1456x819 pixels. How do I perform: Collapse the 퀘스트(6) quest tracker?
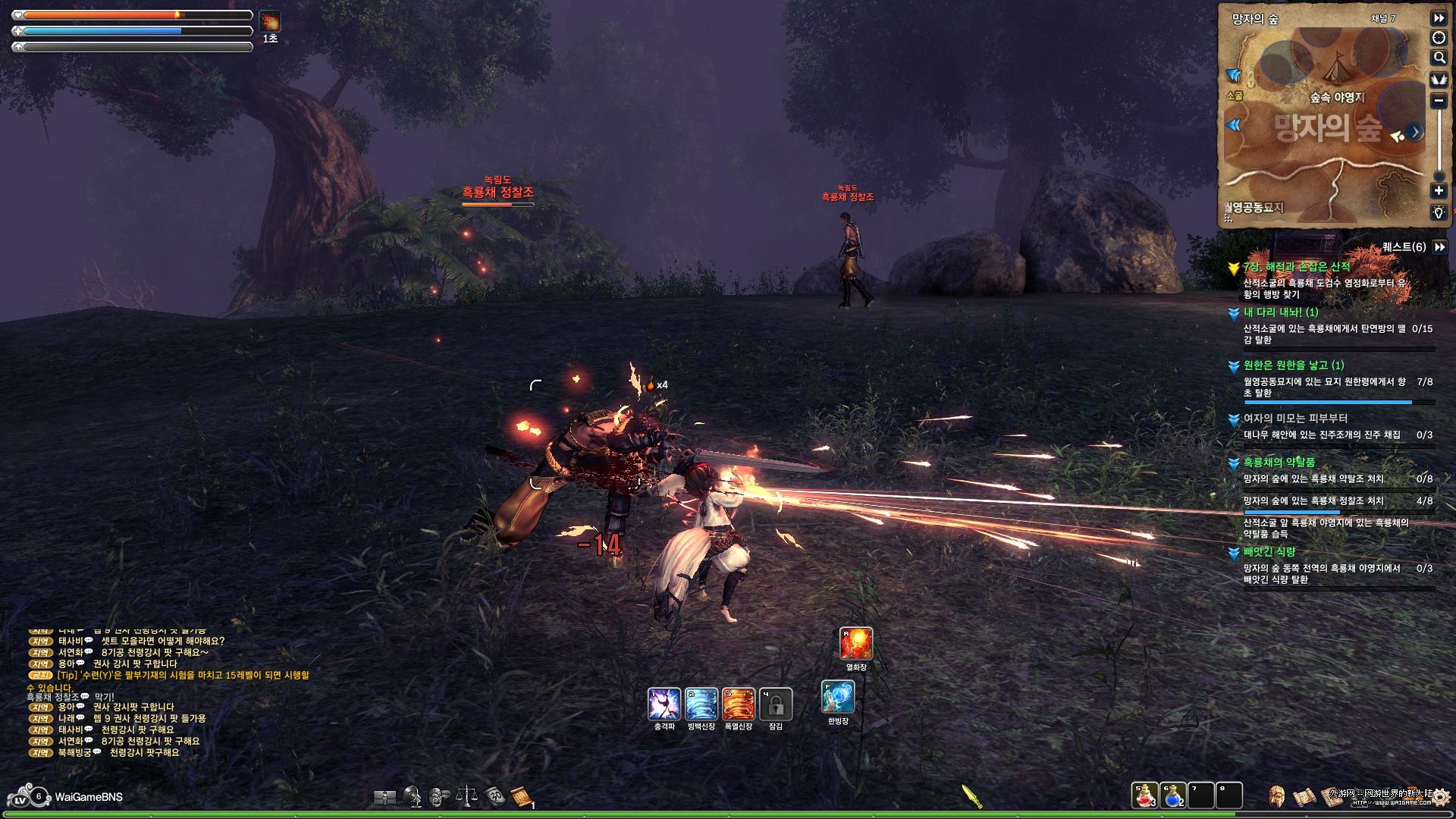point(1439,247)
